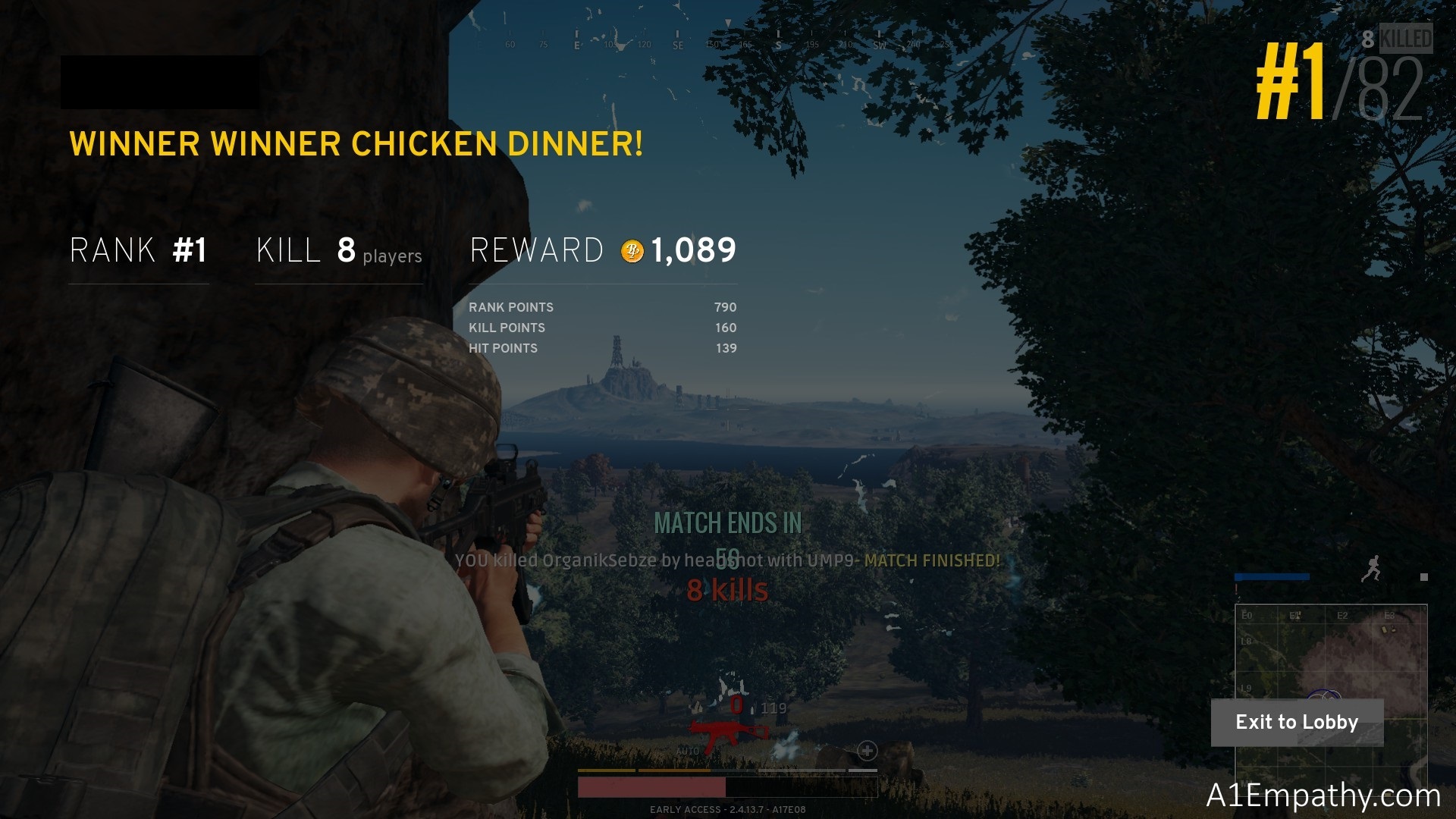Click the white square icon beside the stance figure
This screenshot has width=1456, height=819.
1424,577
